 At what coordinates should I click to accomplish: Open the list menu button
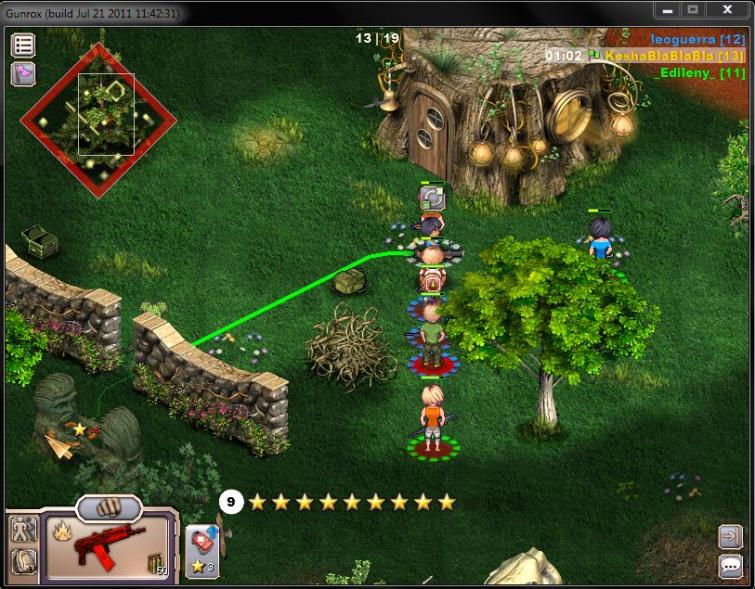[x=23, y=45]
